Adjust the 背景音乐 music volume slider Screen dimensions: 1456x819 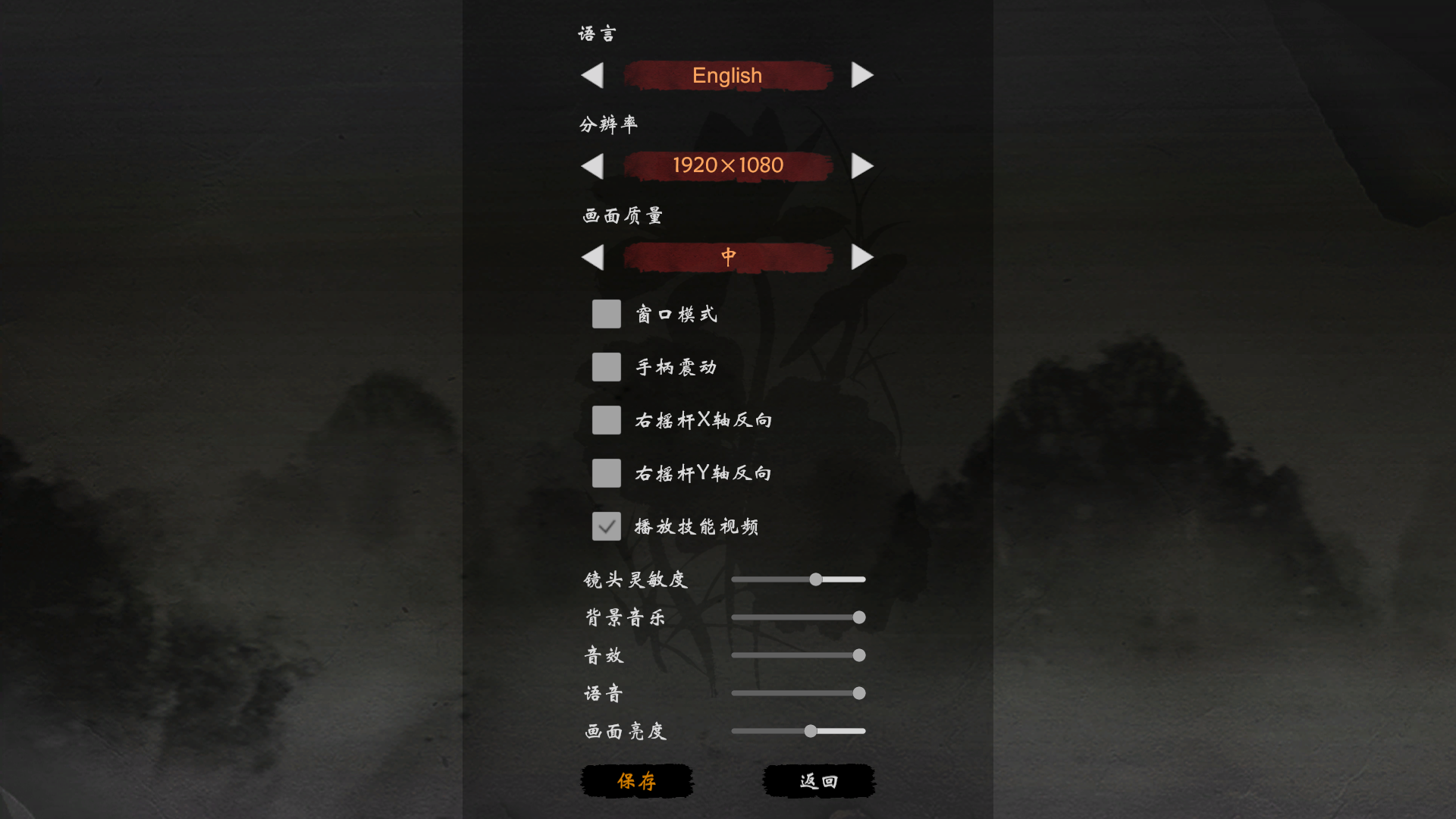pyautogui.click(x=857, y=617)
